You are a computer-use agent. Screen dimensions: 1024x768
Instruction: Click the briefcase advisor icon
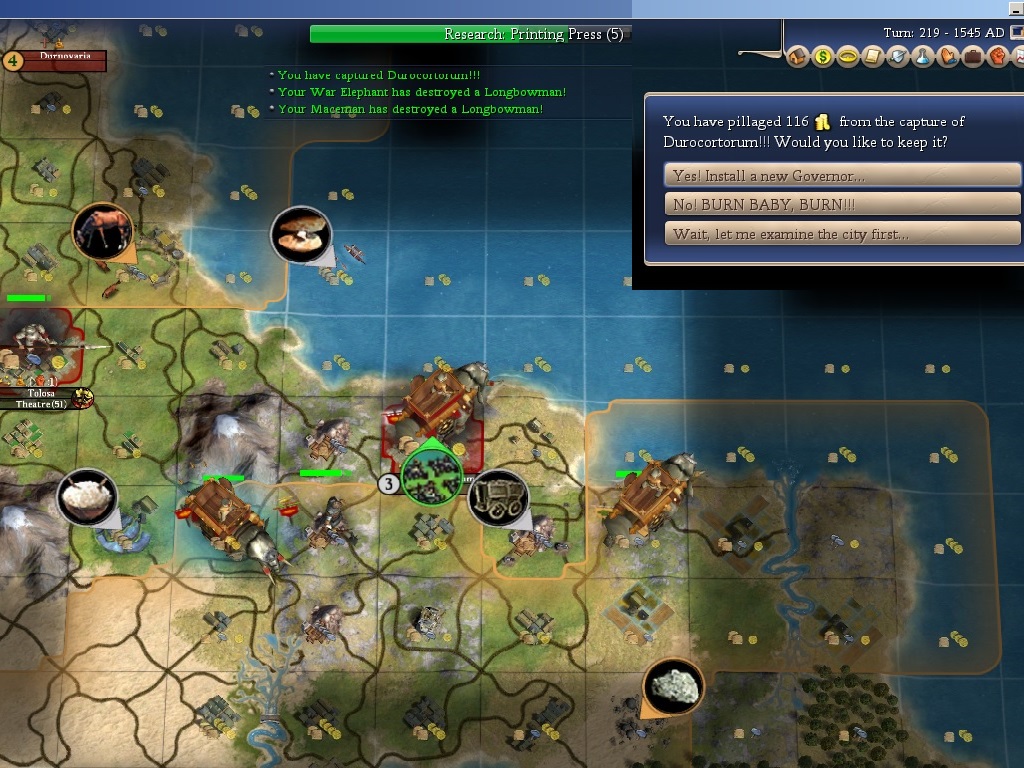(x=973, y=57)
